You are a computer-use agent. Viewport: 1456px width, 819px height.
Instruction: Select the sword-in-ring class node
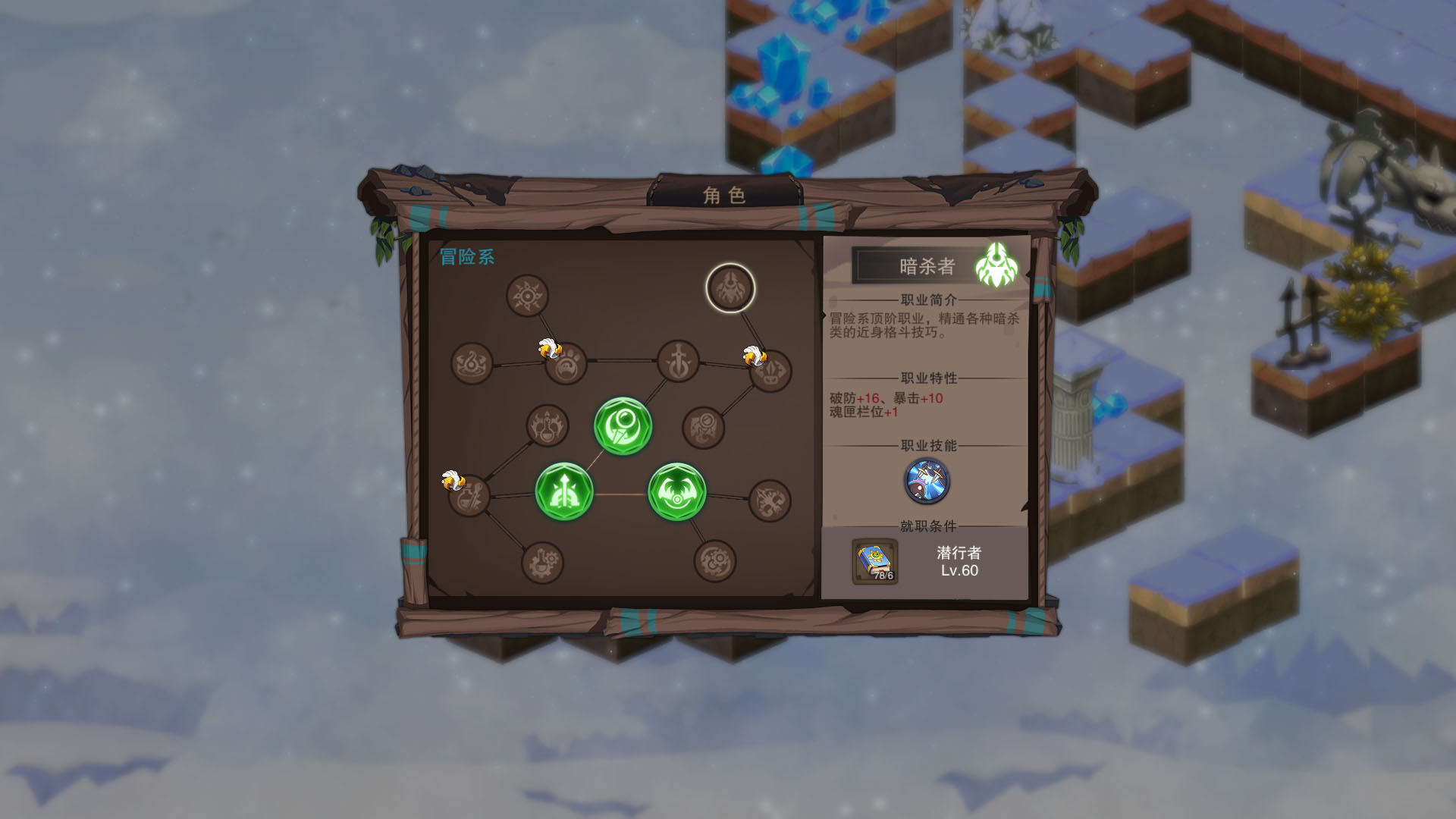coord(678,361)
